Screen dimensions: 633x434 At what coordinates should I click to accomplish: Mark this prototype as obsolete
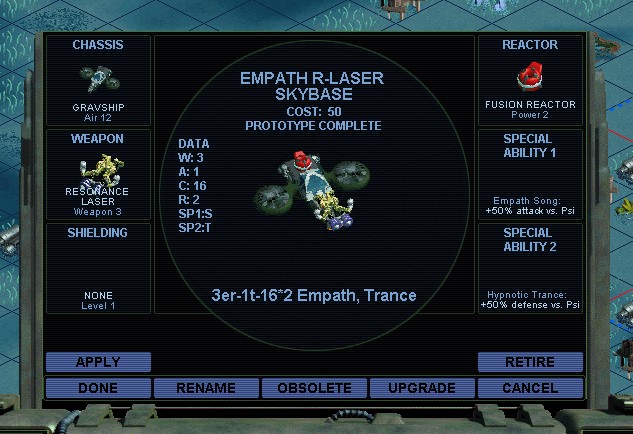(x=314, y=388)
